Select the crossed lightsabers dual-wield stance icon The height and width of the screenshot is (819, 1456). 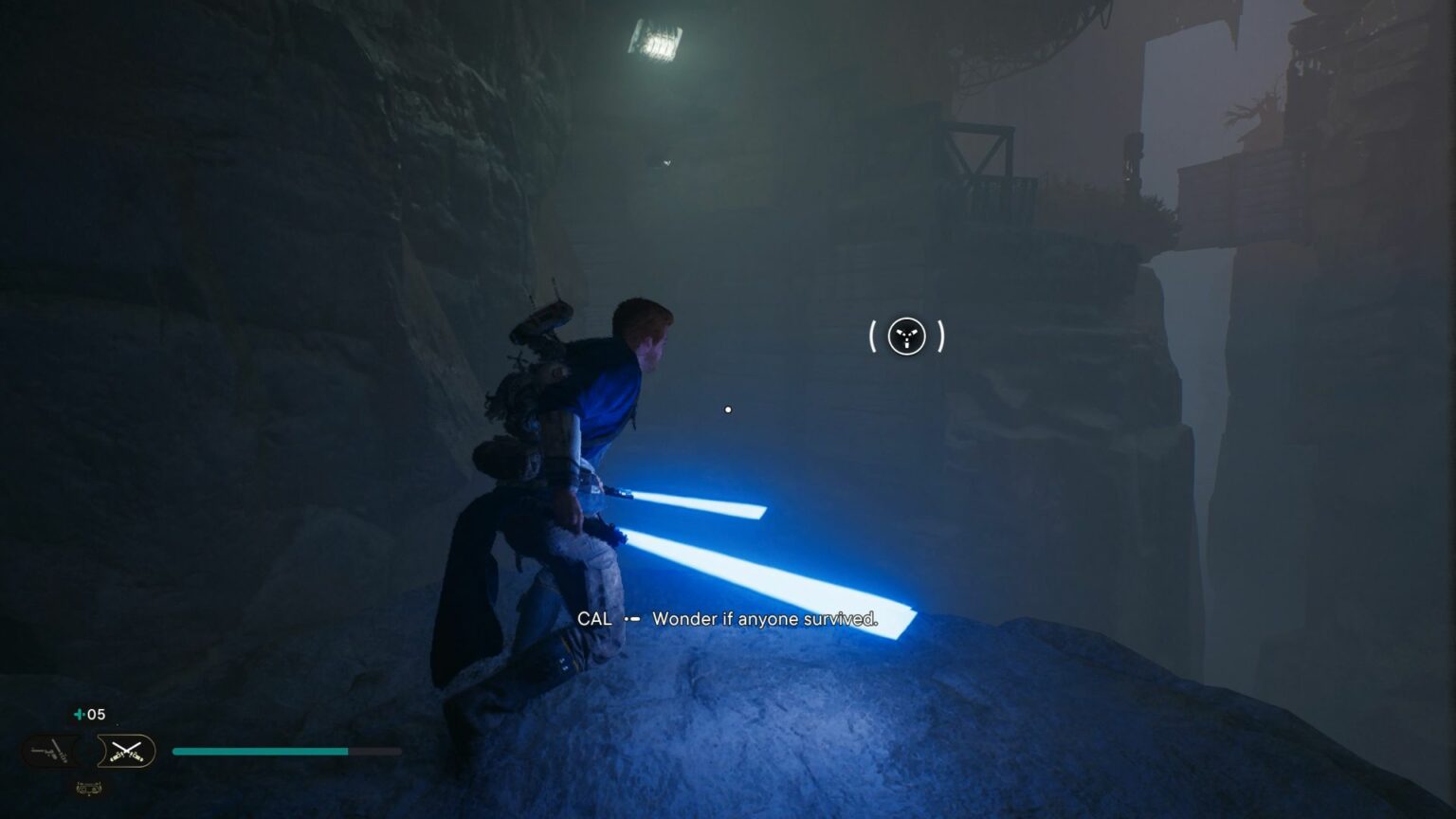(x=127, y=751)
